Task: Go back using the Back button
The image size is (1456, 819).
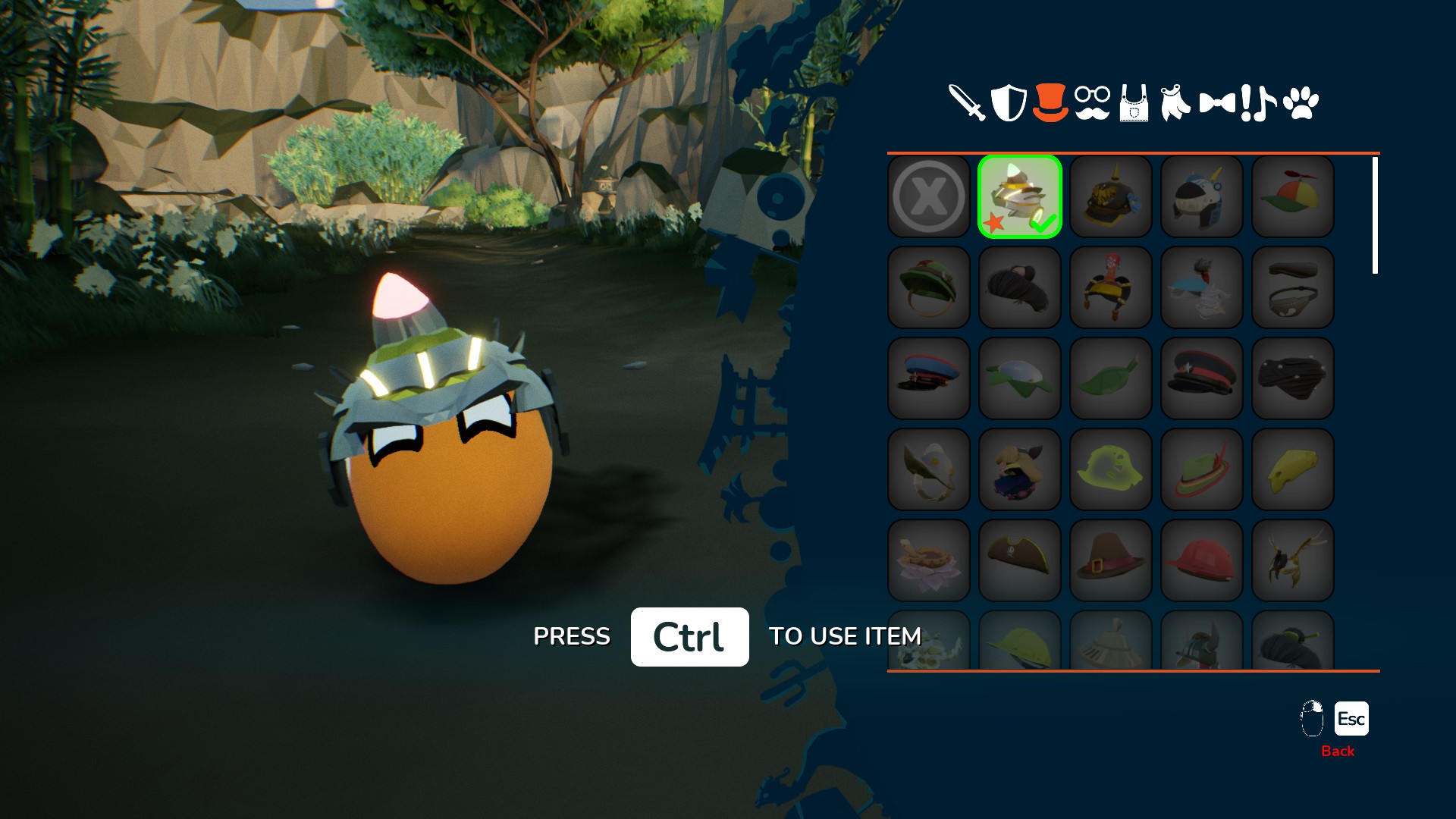Action: [x=1351, y=719]
